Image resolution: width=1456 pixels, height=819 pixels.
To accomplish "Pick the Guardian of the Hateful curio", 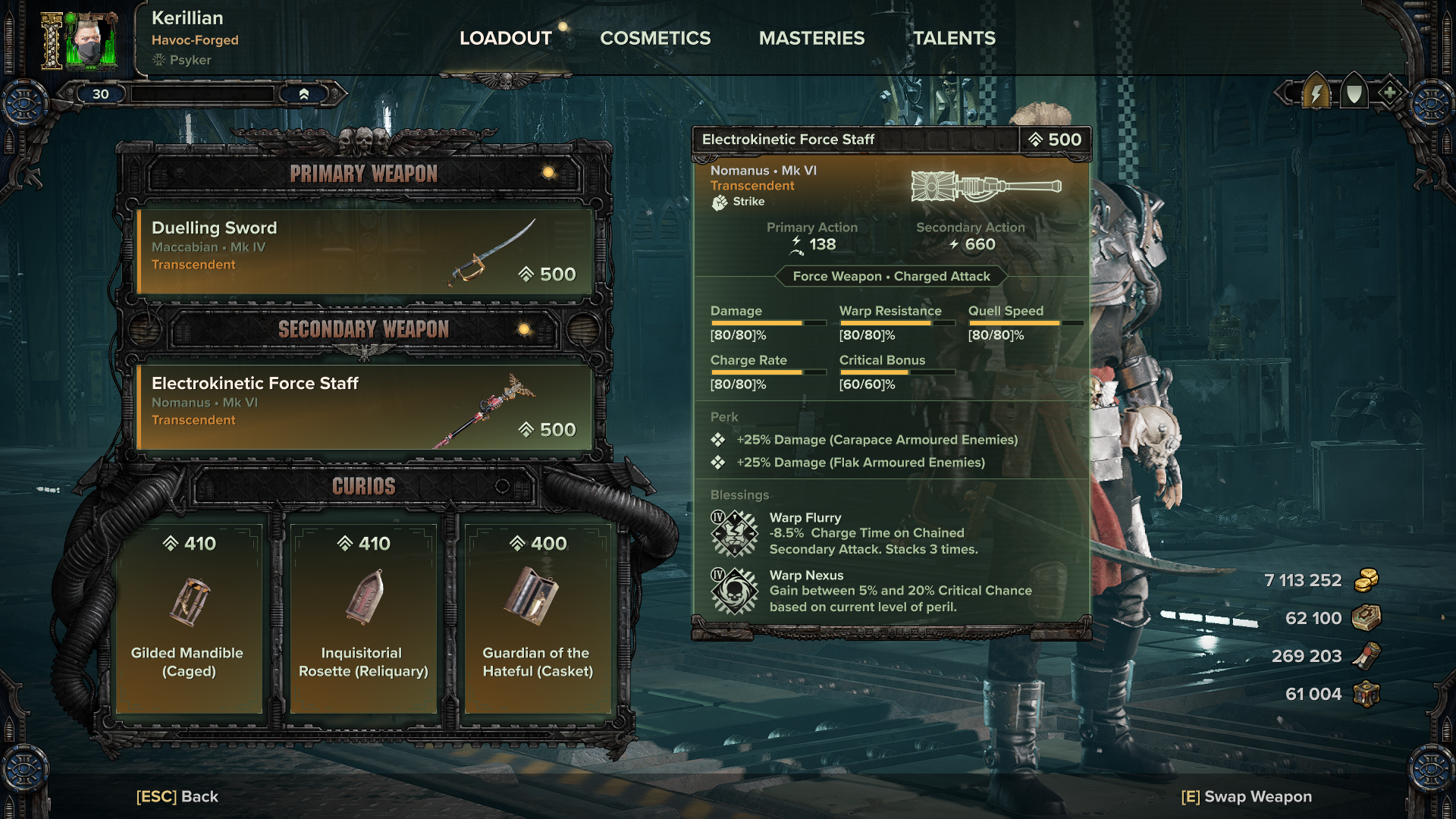I will (538, 618).
